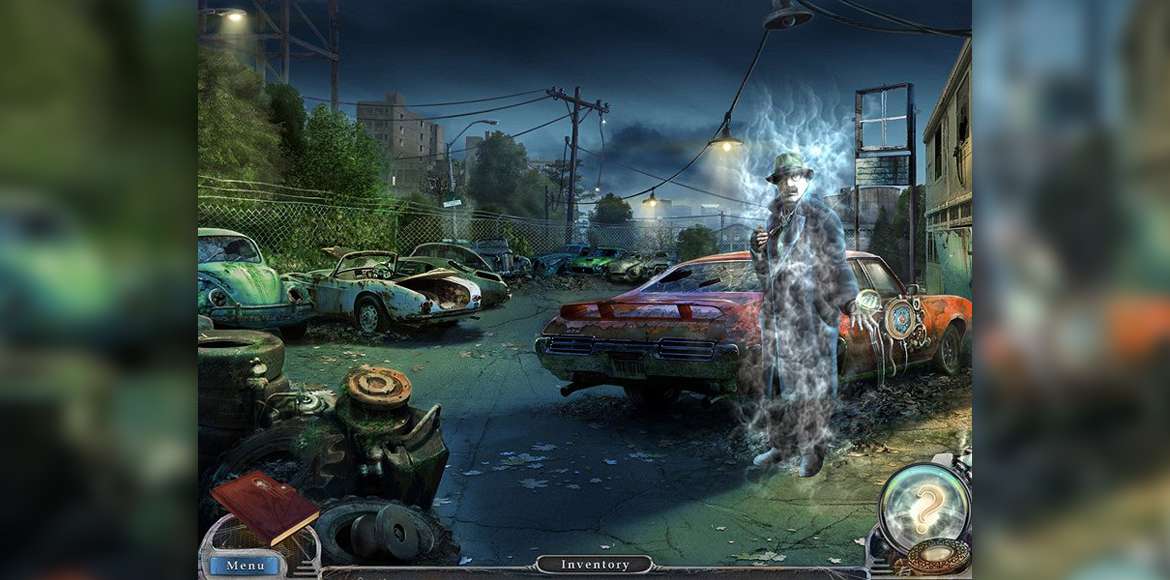Open the Menu button

(x=245, y=566)
